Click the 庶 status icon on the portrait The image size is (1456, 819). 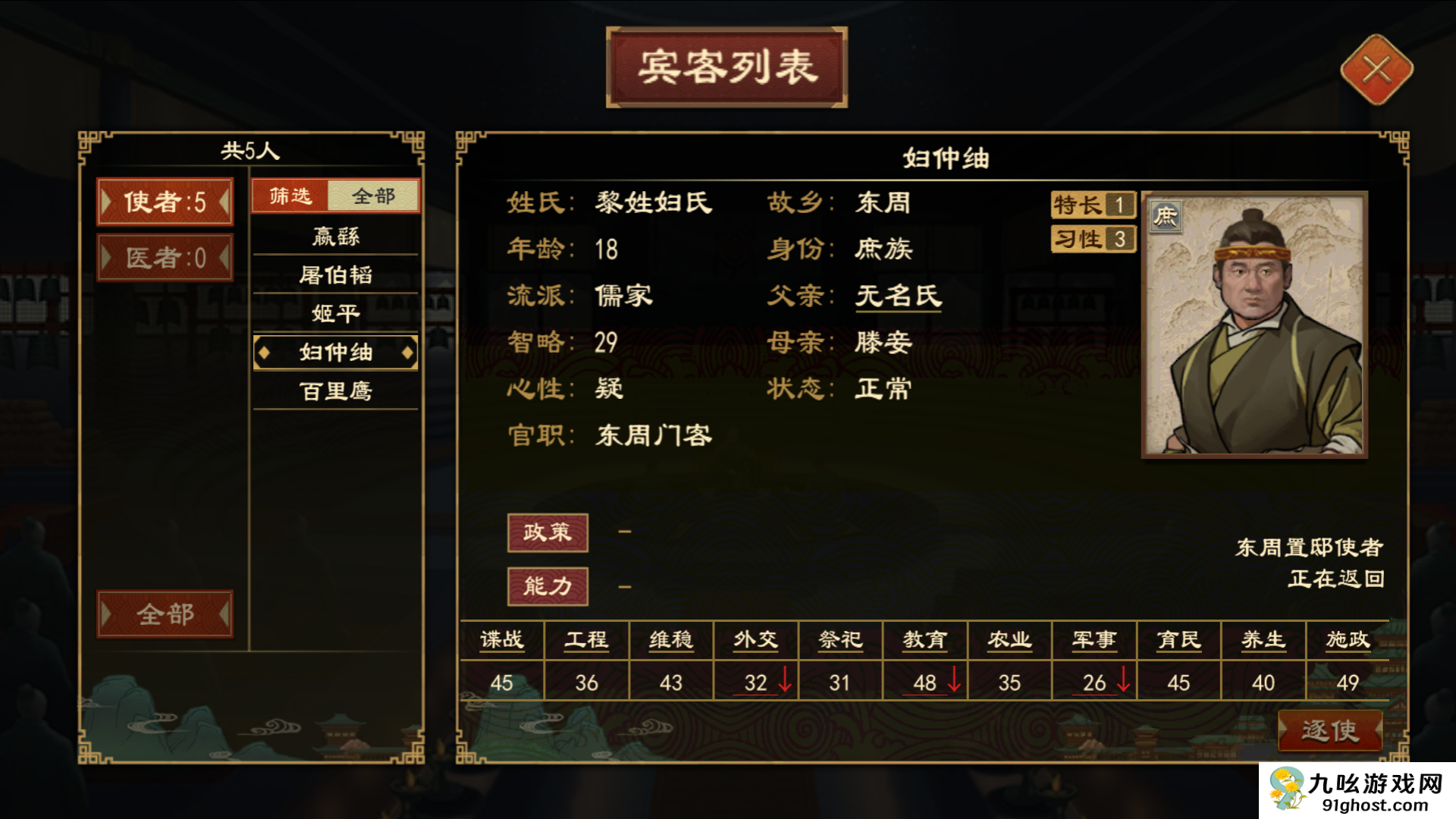coord(1165,215)
